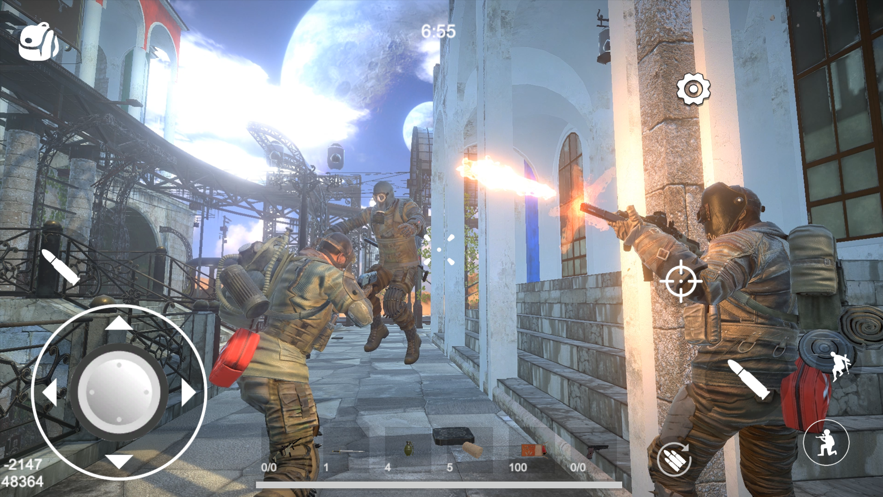Switch to the pistol hotbar slot
The height and width of the screenshot is (497, 883).
click(592, 448)
